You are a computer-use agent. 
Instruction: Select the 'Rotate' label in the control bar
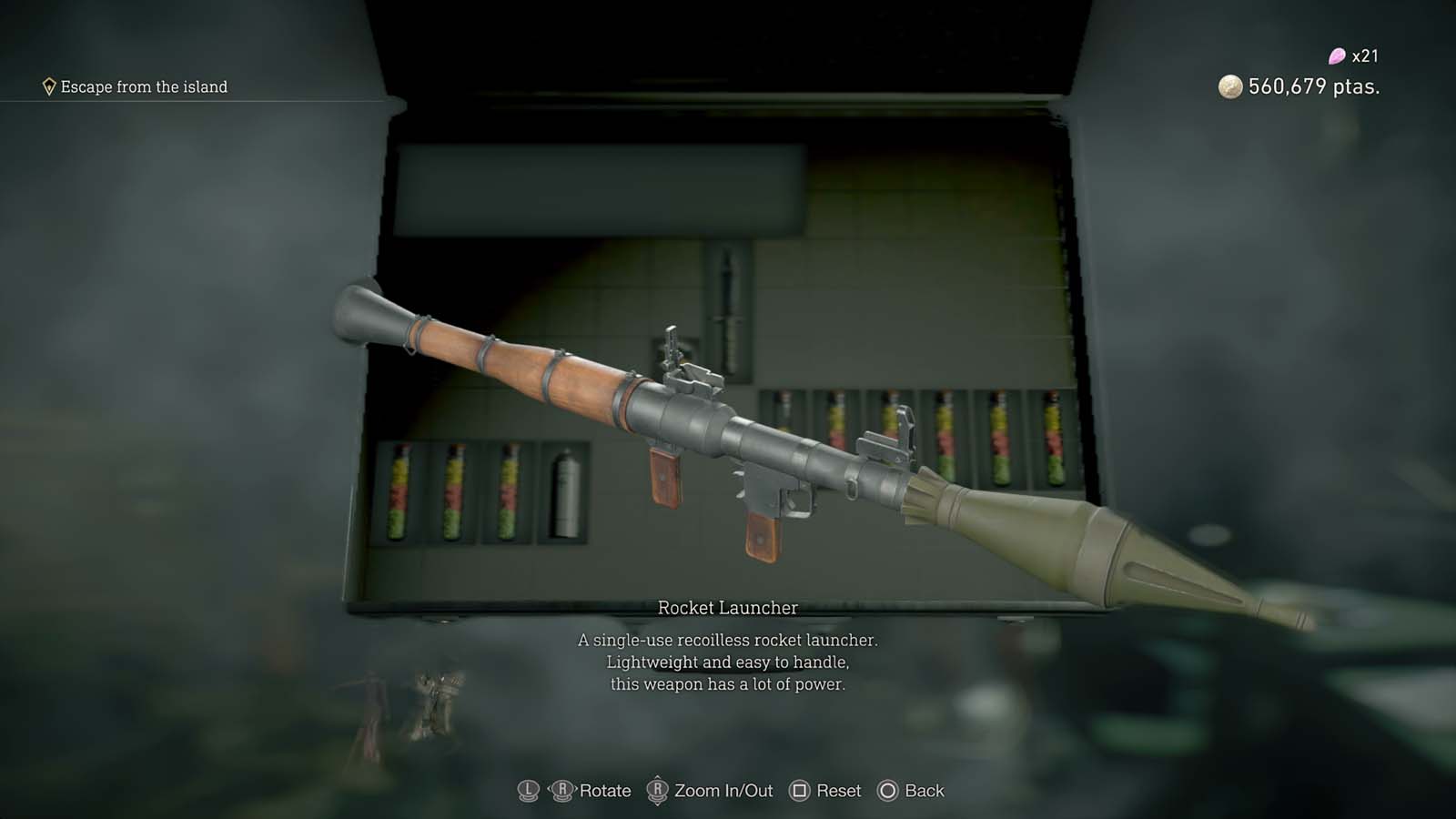coord(608,791)
